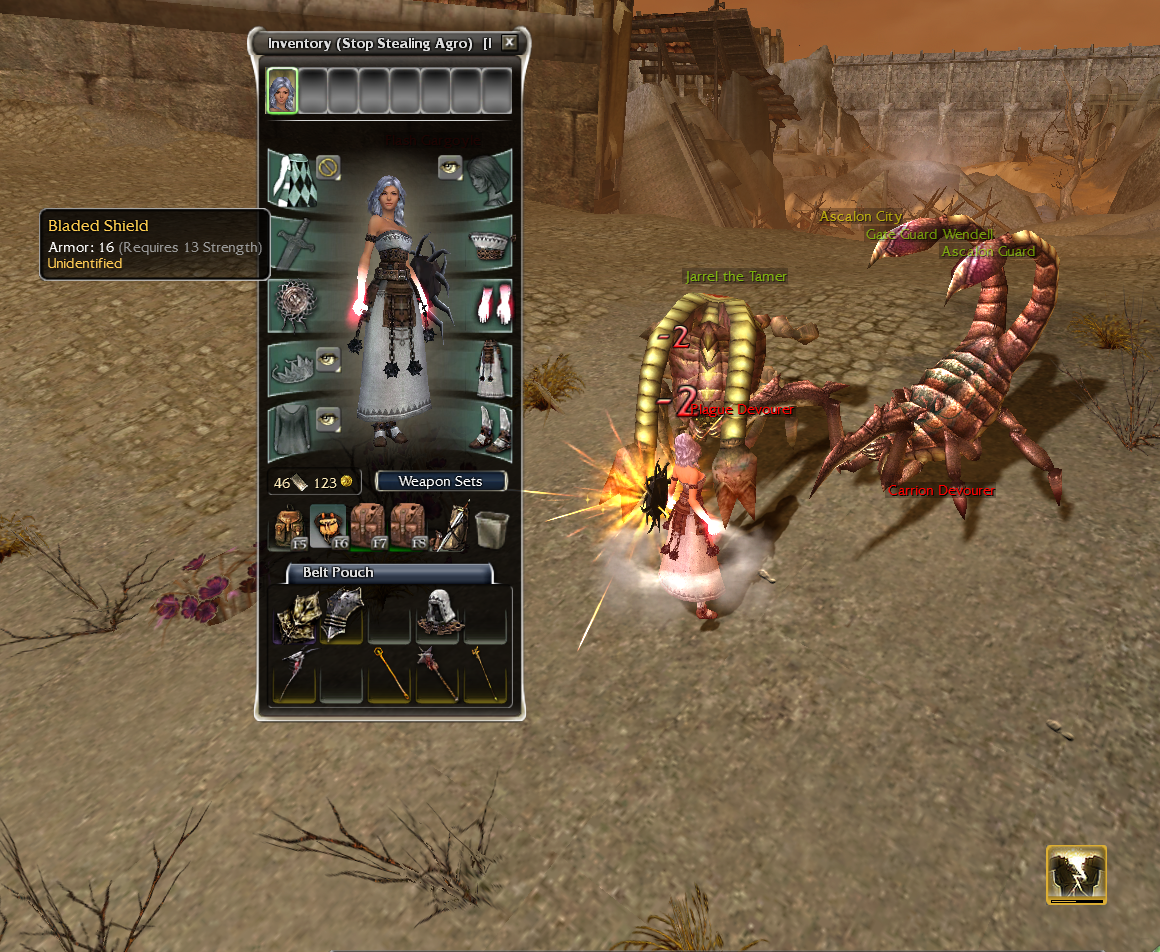Open the F5 backpack
The image size is (1160, 952).
pos(289,527)
